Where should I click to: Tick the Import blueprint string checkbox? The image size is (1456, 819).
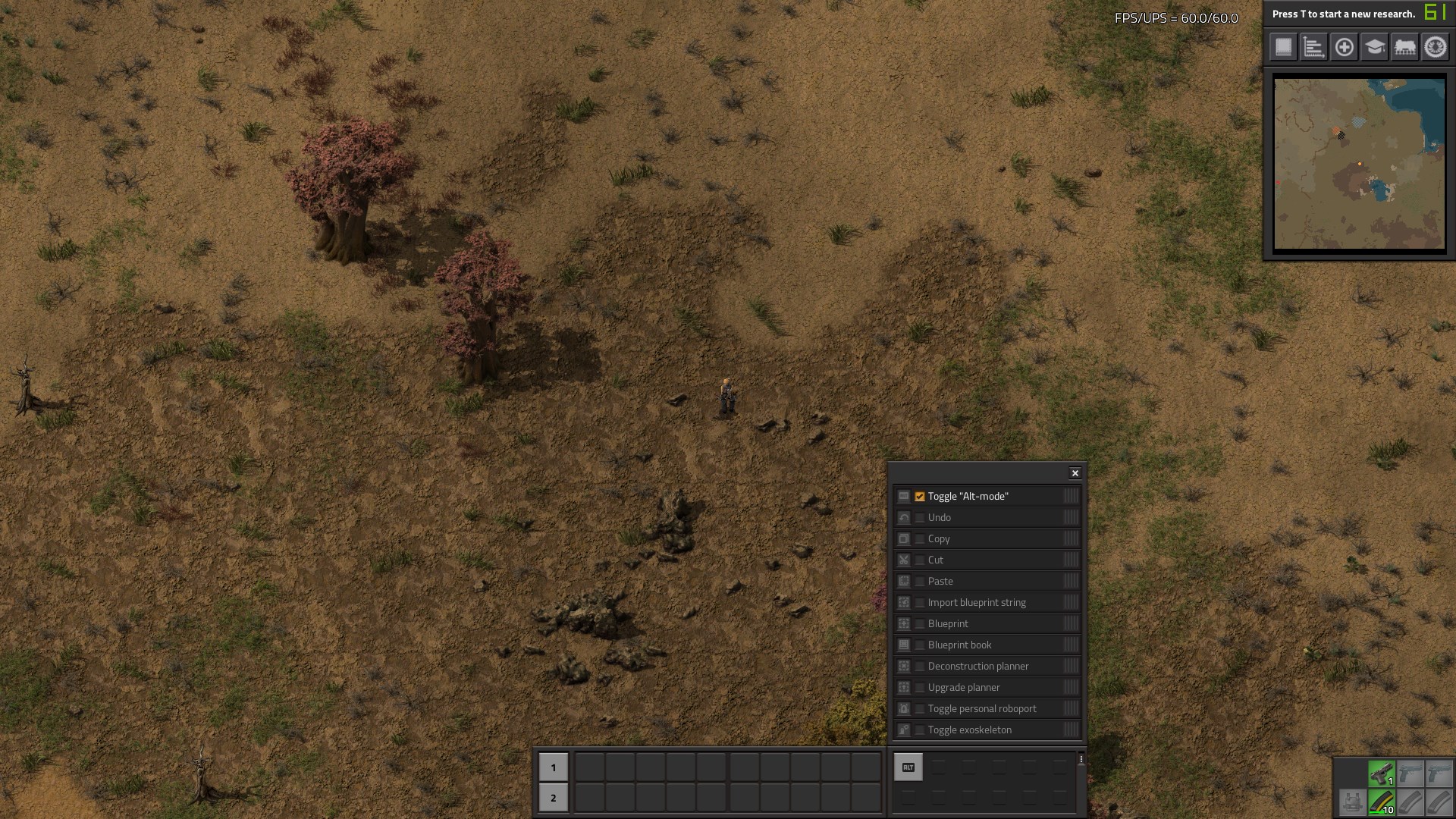coord(920,603)
